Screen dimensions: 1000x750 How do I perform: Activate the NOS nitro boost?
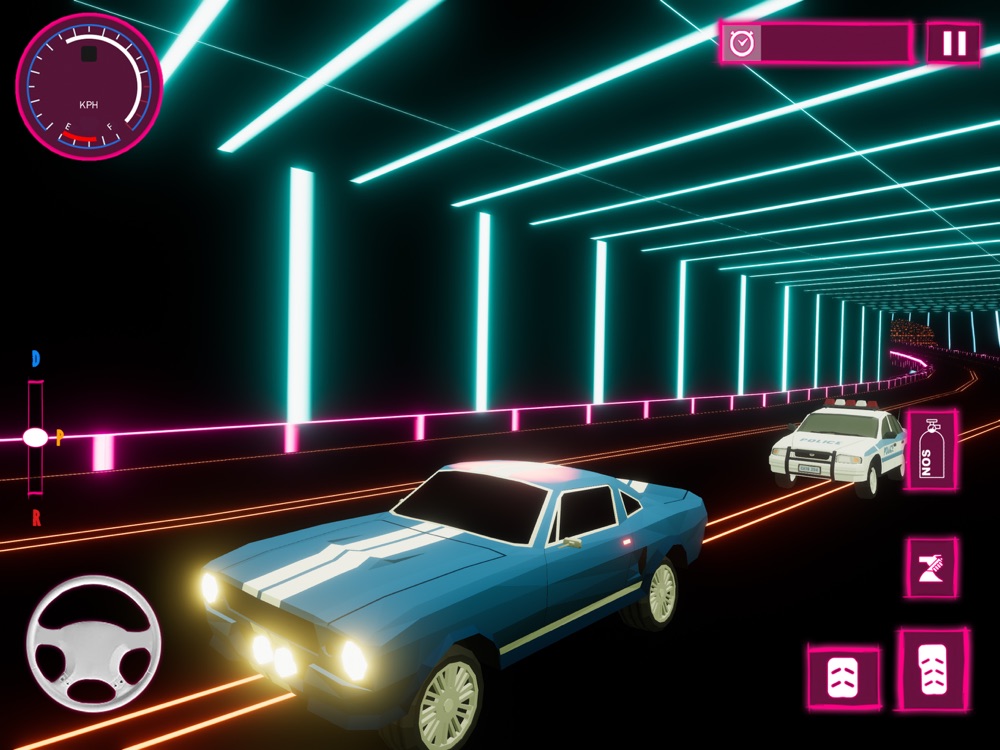point(931,450)
